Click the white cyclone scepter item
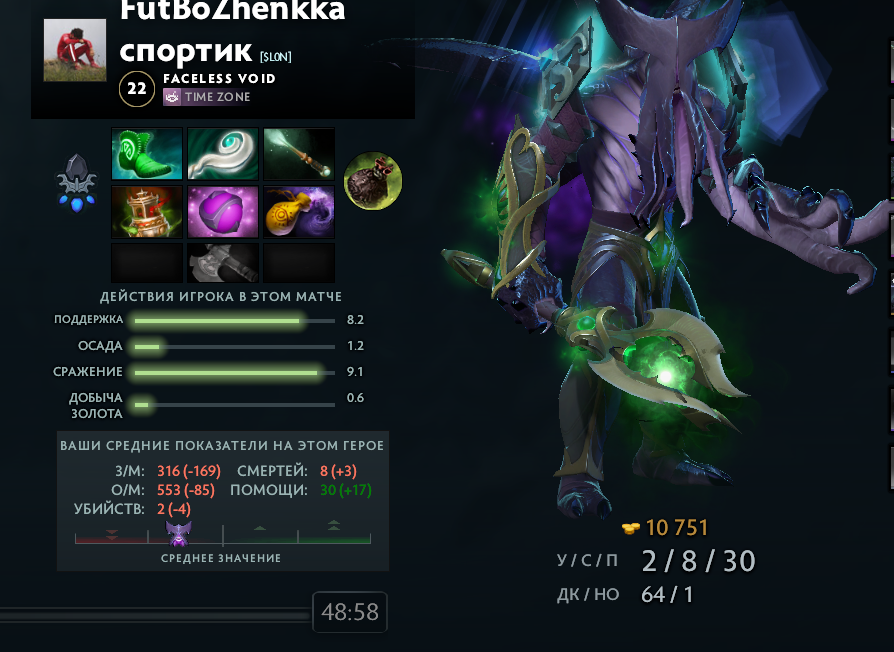Viewport: 894px width, 652px height. tap(223, 154)
